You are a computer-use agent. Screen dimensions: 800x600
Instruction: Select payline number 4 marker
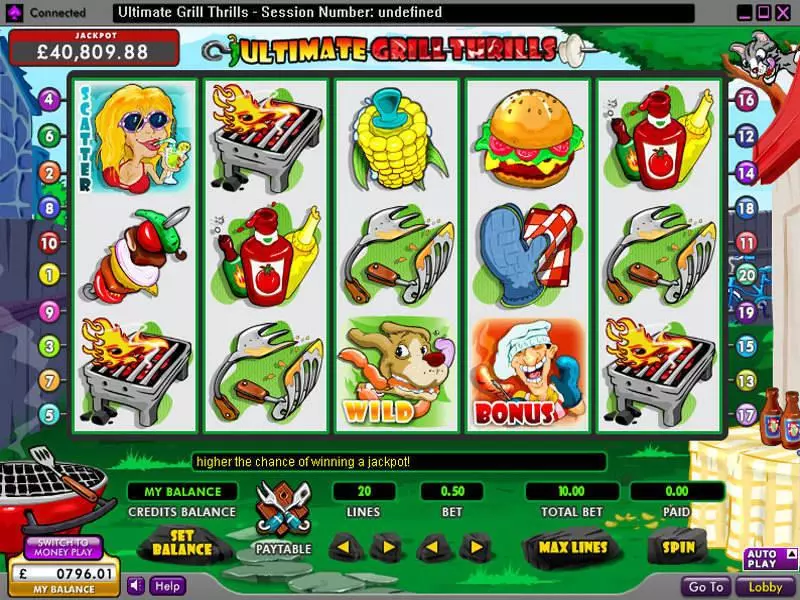point(48,100)
